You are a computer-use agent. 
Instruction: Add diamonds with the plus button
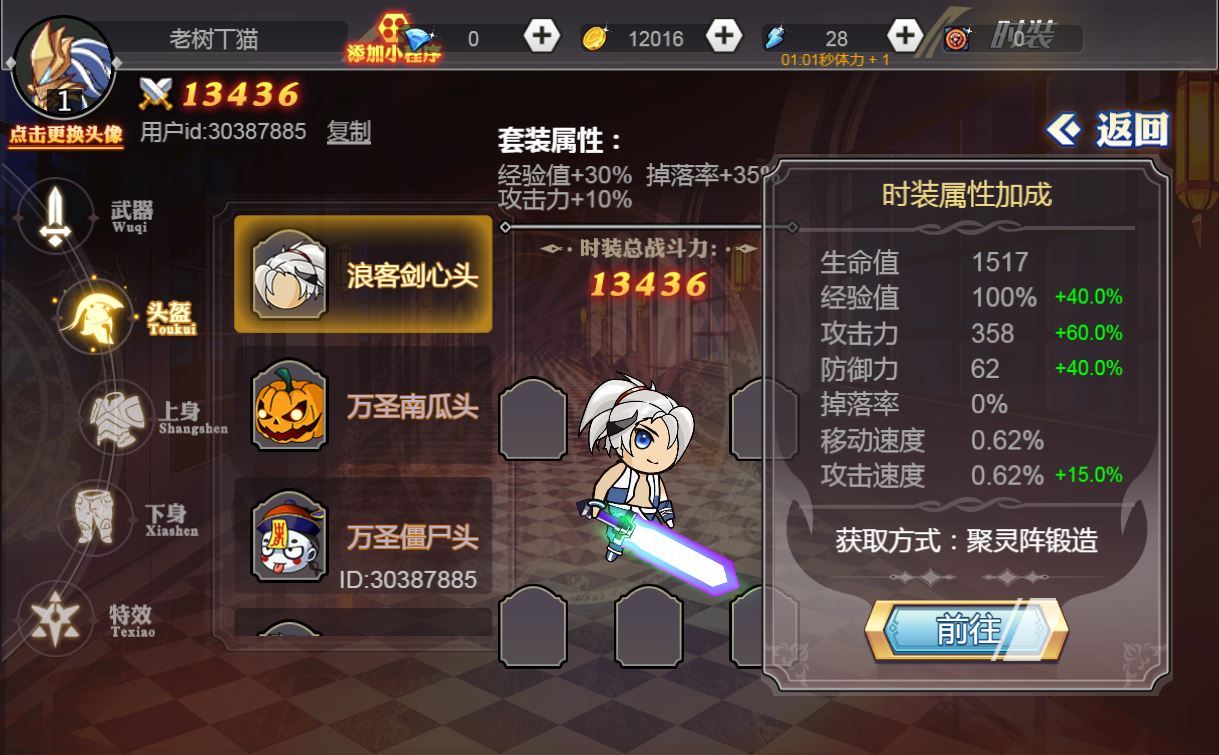coord(541,37)
